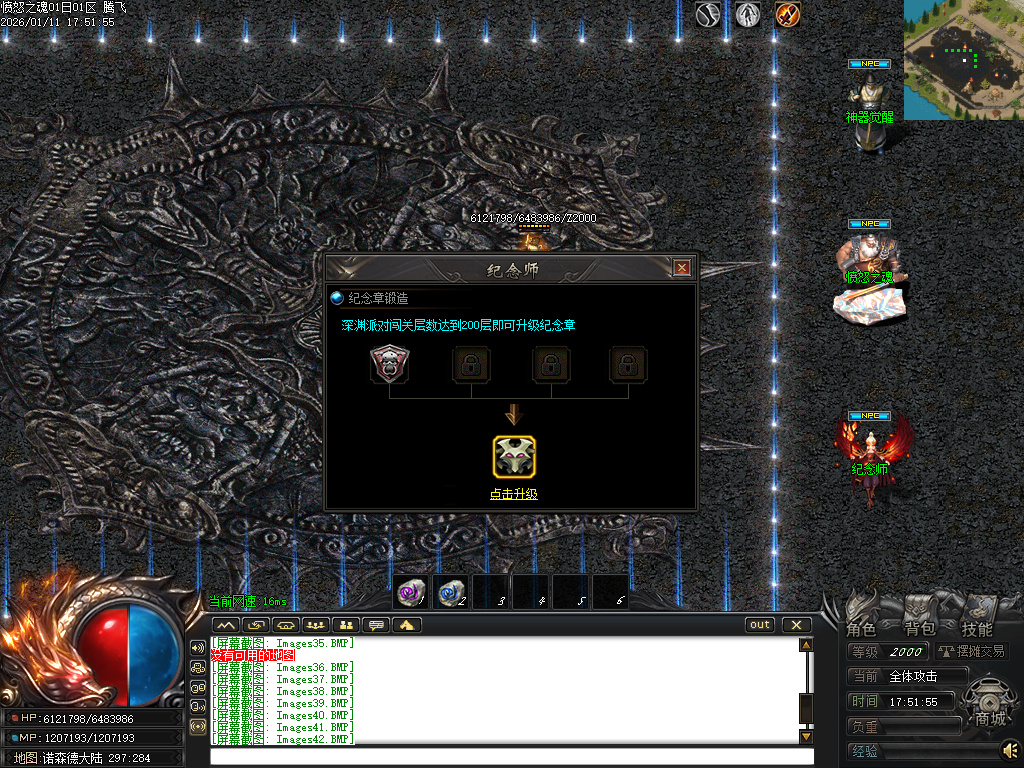Screen dimensions: 1024x768
Task: Close the 纪念师 dialog window
Action: [x=682, y=268]
